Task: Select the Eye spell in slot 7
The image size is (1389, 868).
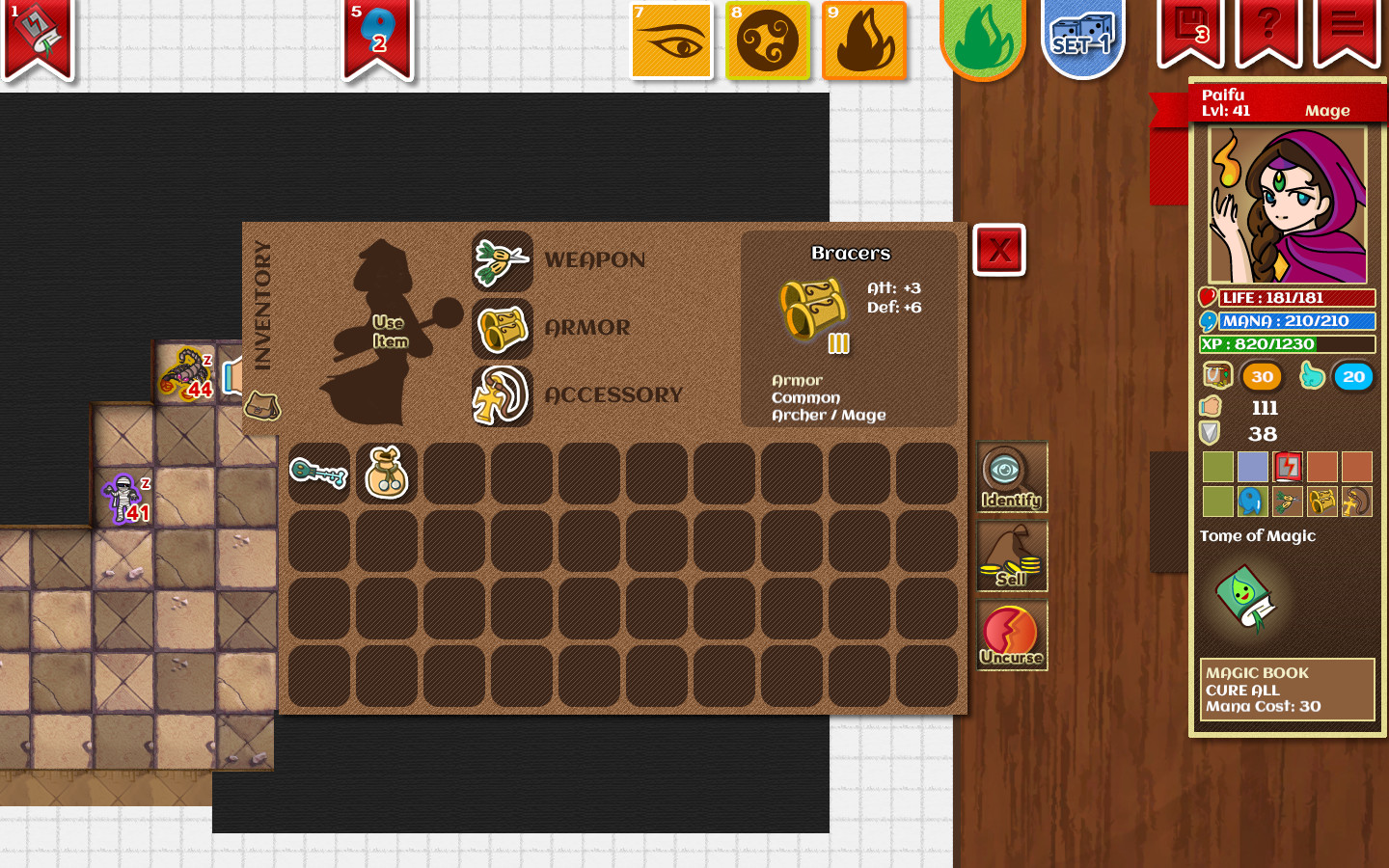Action: (671, 42)
